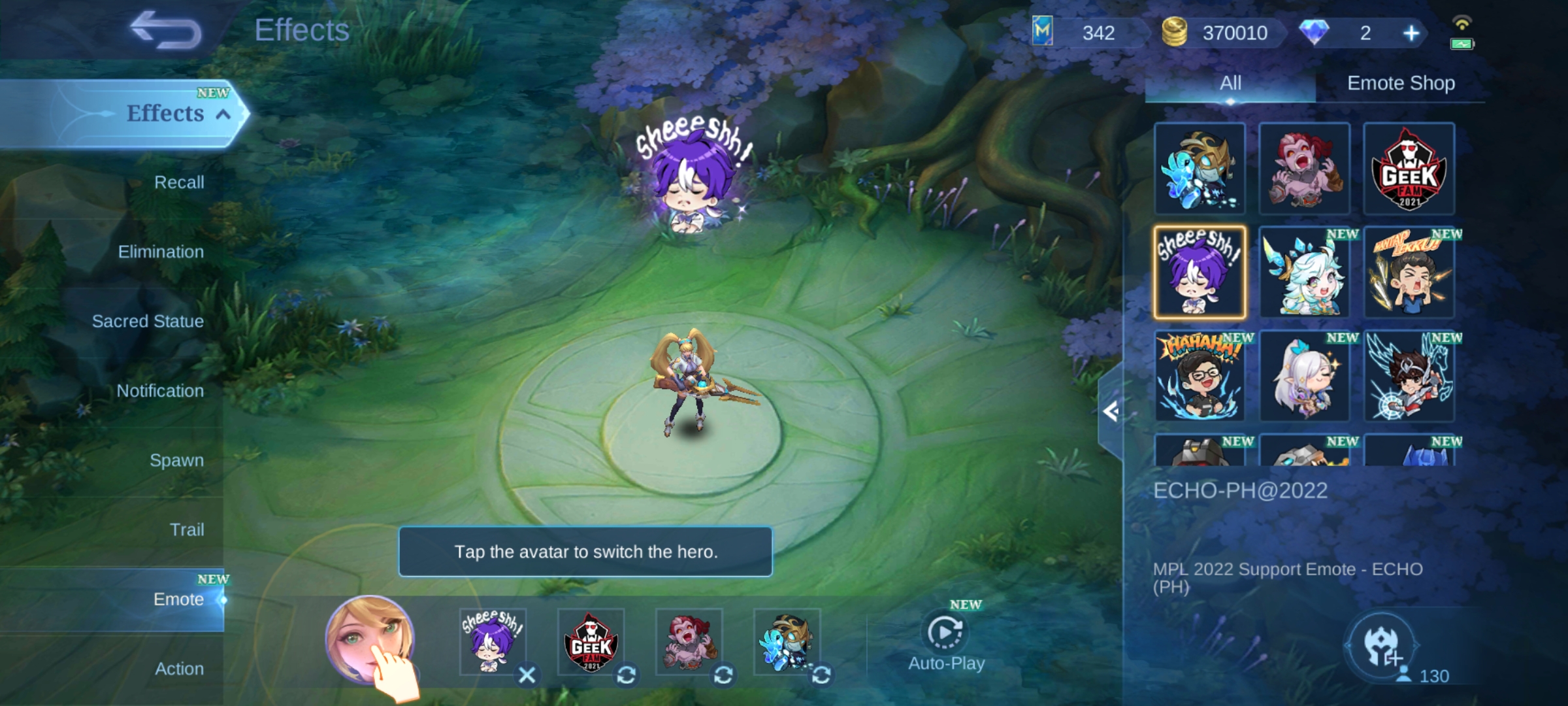Select the Elimination effects category
Image resolution: width=1568 pixels, height=706 pixels.
point(161,252)
